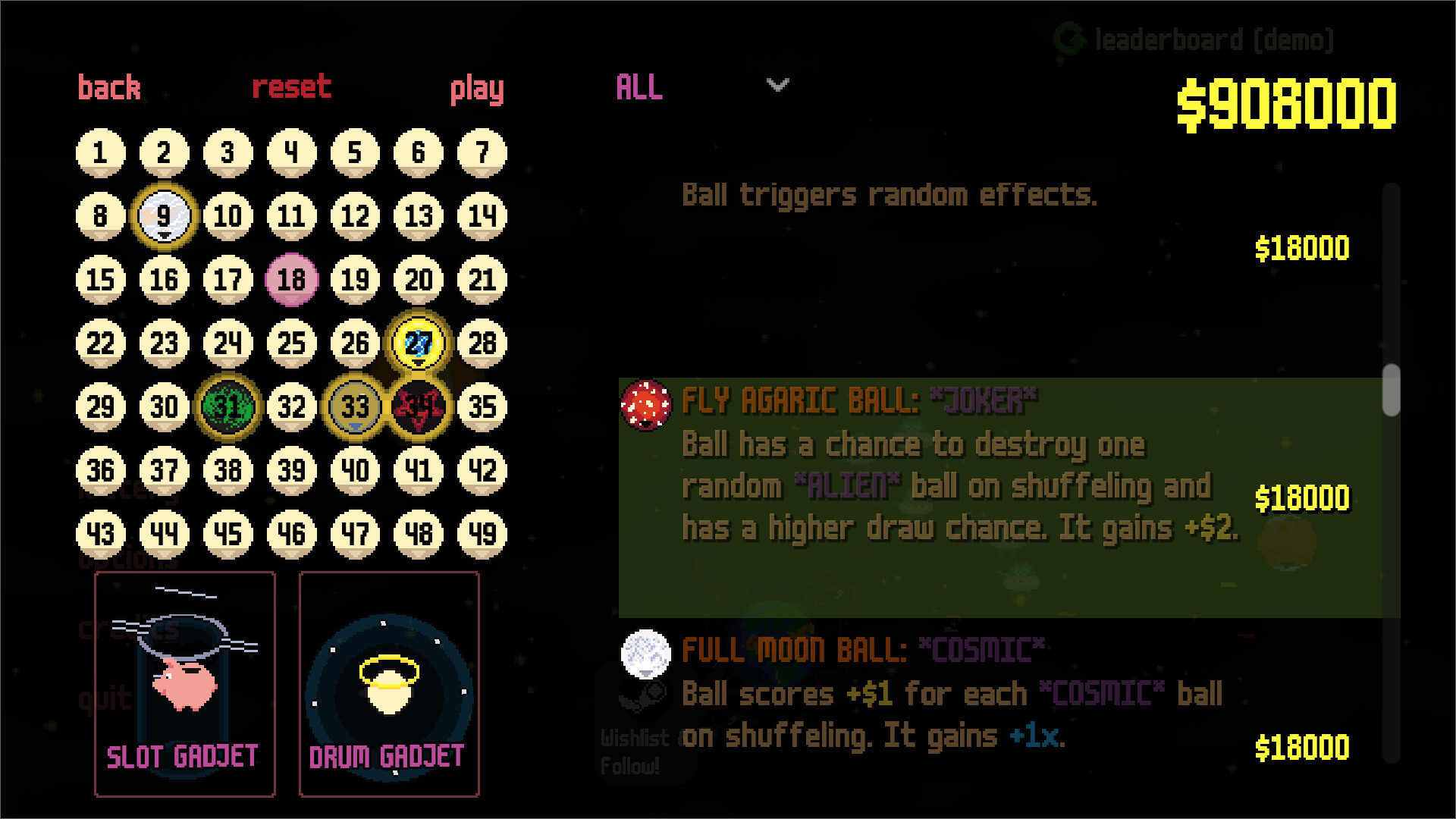This screenshot has height=819, width=1456.
Task: Toggle ball number 1 in the grid
Action: pyautogui.click(x=99, y=152)
